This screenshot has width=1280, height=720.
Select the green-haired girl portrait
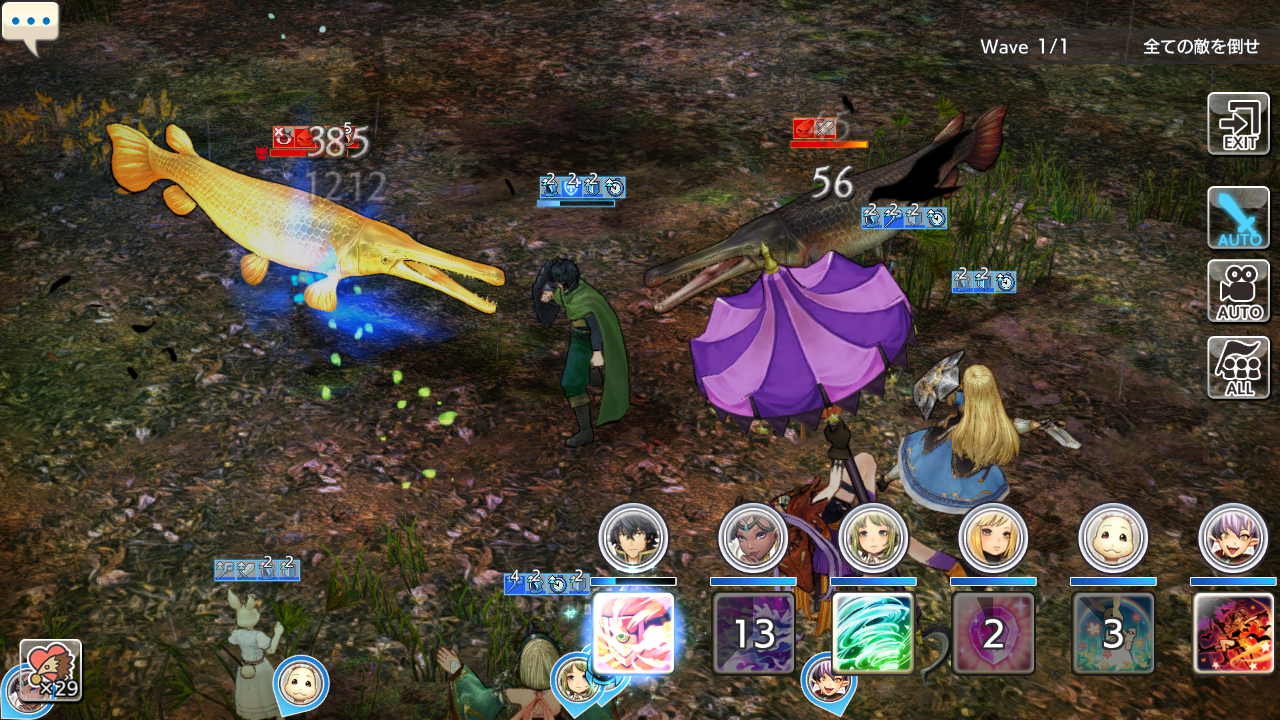pos(873,538)
